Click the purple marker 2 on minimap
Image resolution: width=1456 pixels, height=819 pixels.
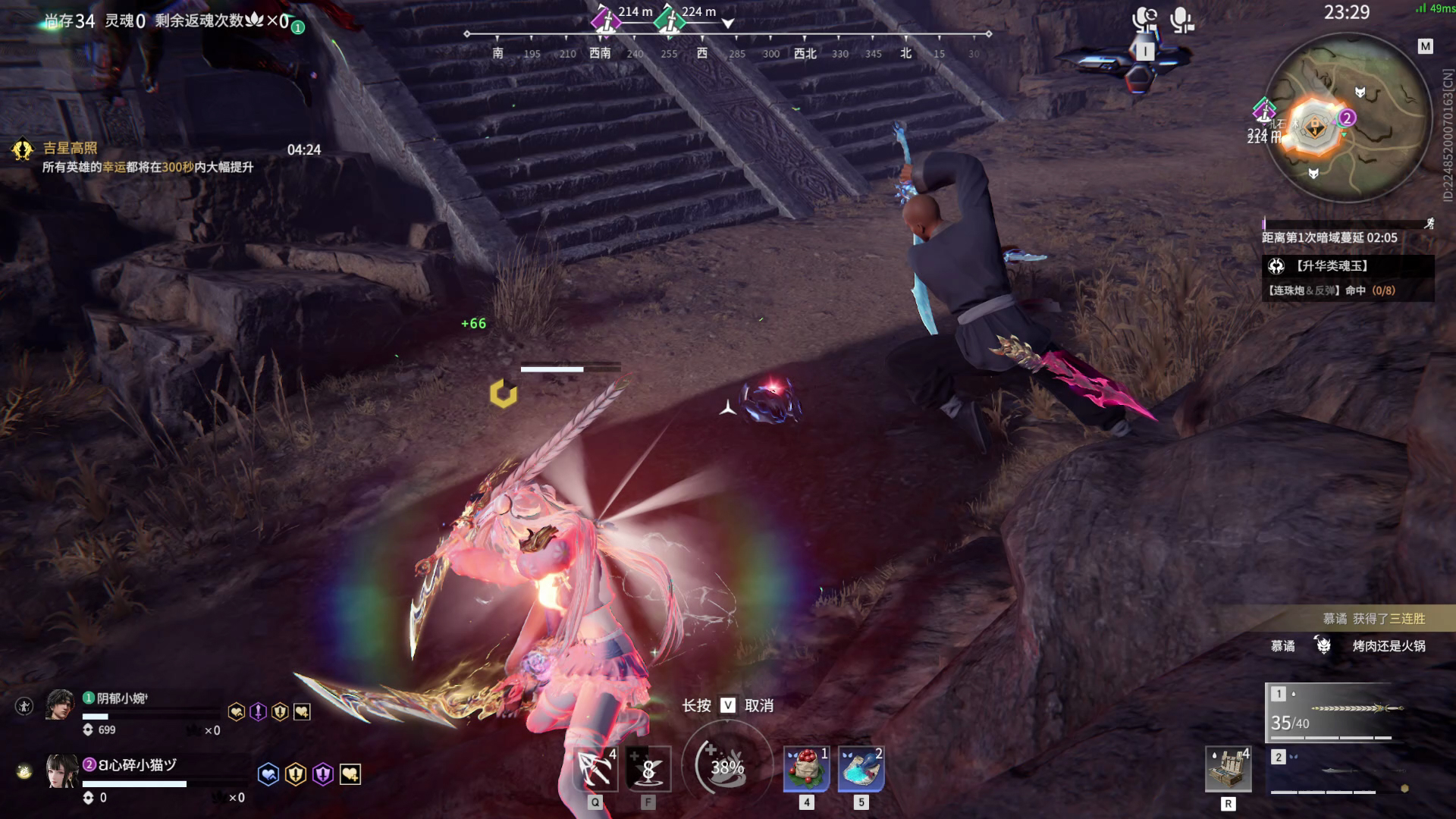tap(1347, 118)
